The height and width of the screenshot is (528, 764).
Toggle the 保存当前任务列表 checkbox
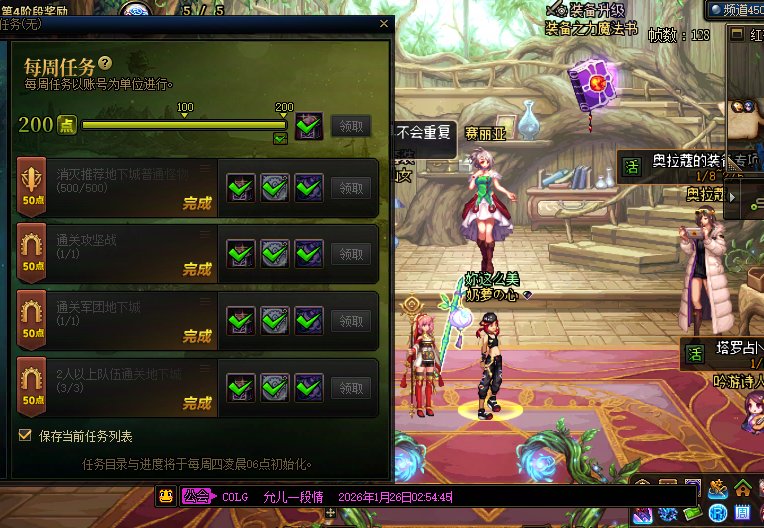[25, 436]
